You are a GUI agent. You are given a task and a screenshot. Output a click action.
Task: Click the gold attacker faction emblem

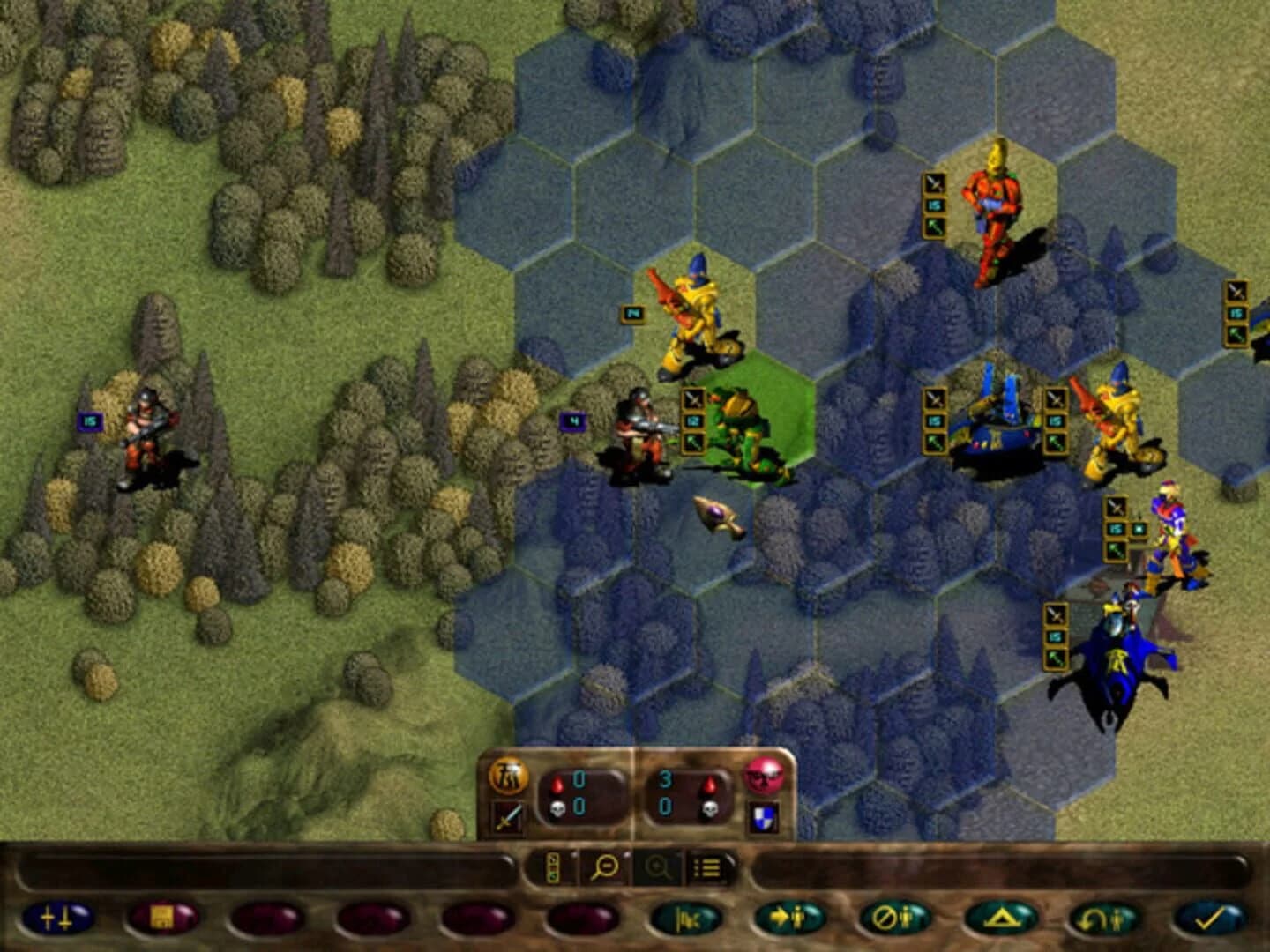508,777
